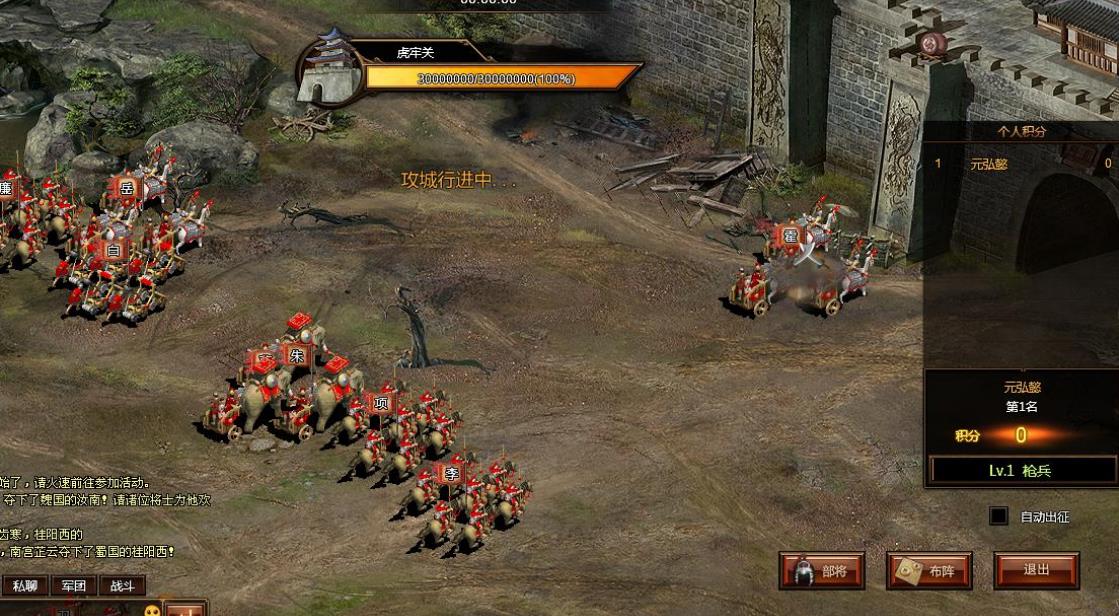1119x616 pixels.
Task: Select the 元弘懿 row in 个人积分 ranking
Action: 1022,163
